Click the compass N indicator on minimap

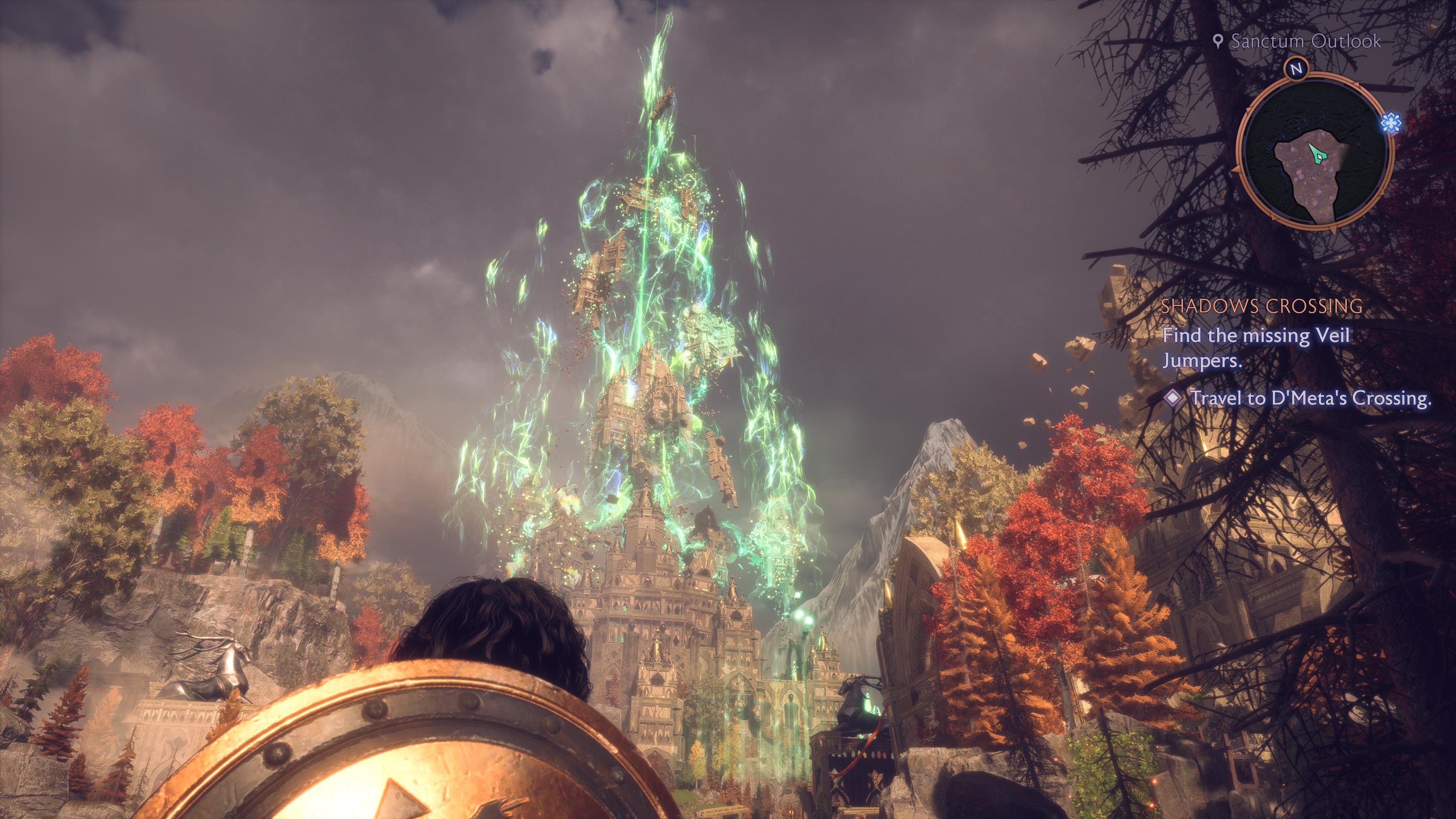click(1297, 69)
